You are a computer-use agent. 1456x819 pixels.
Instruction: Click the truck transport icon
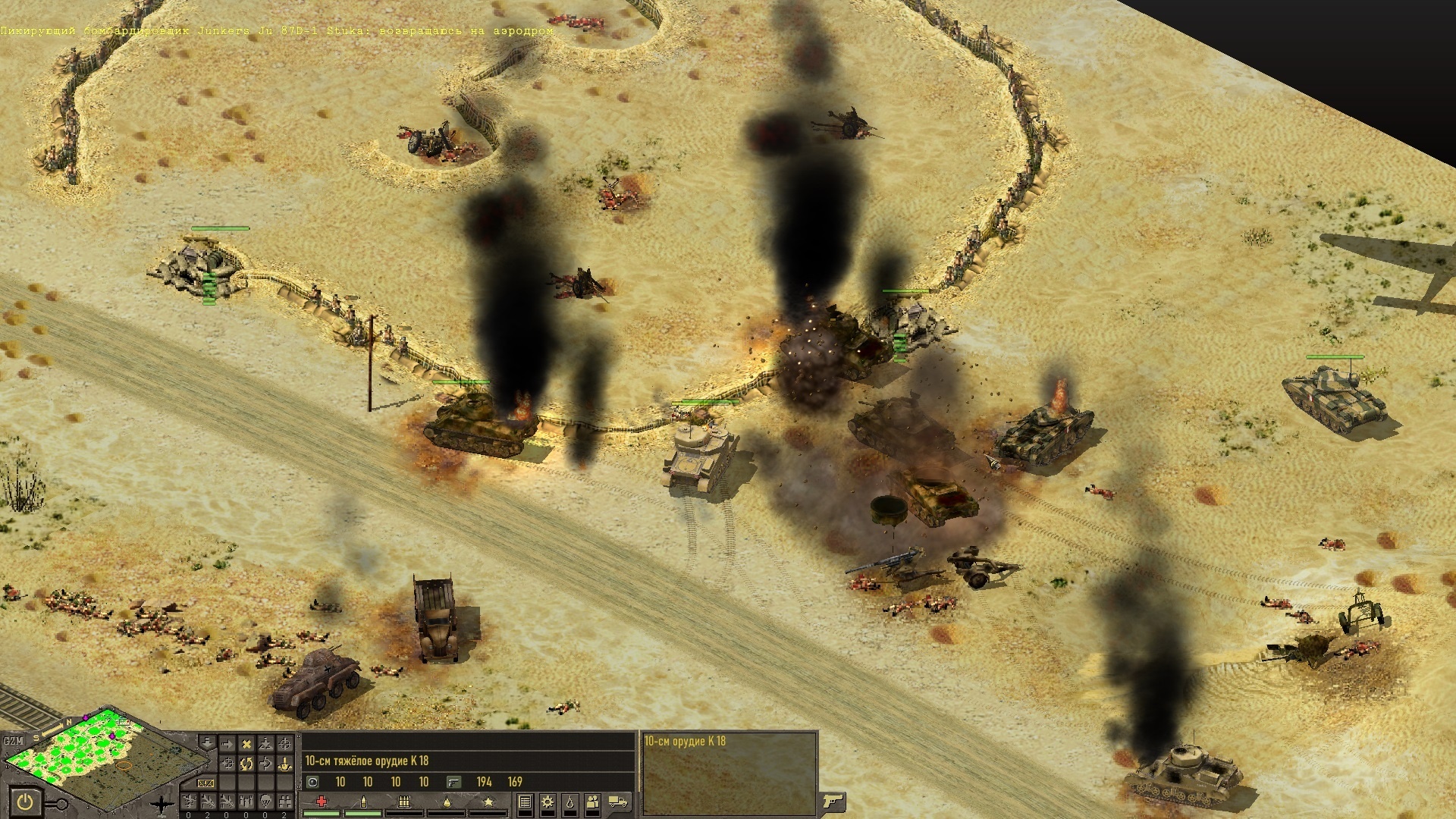click(x=618, y=802)
